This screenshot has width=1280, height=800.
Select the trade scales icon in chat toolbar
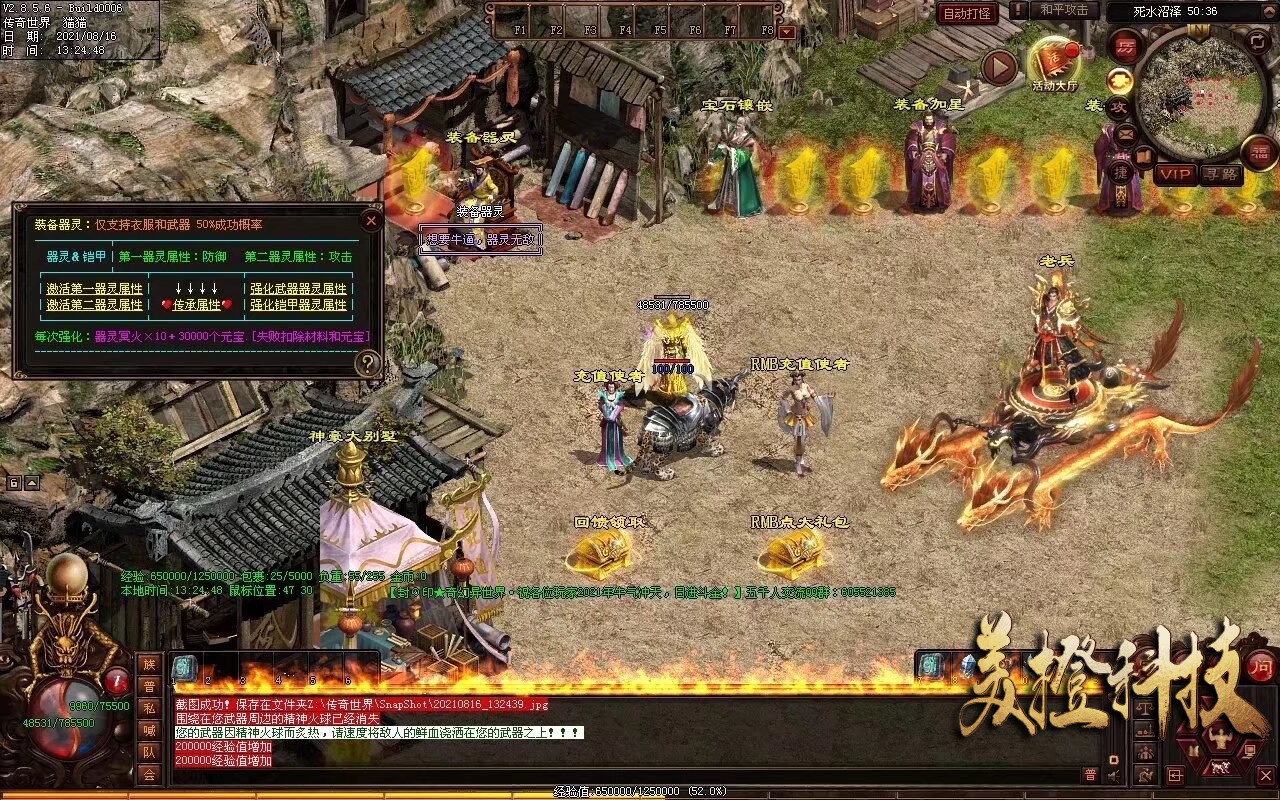1145,709
